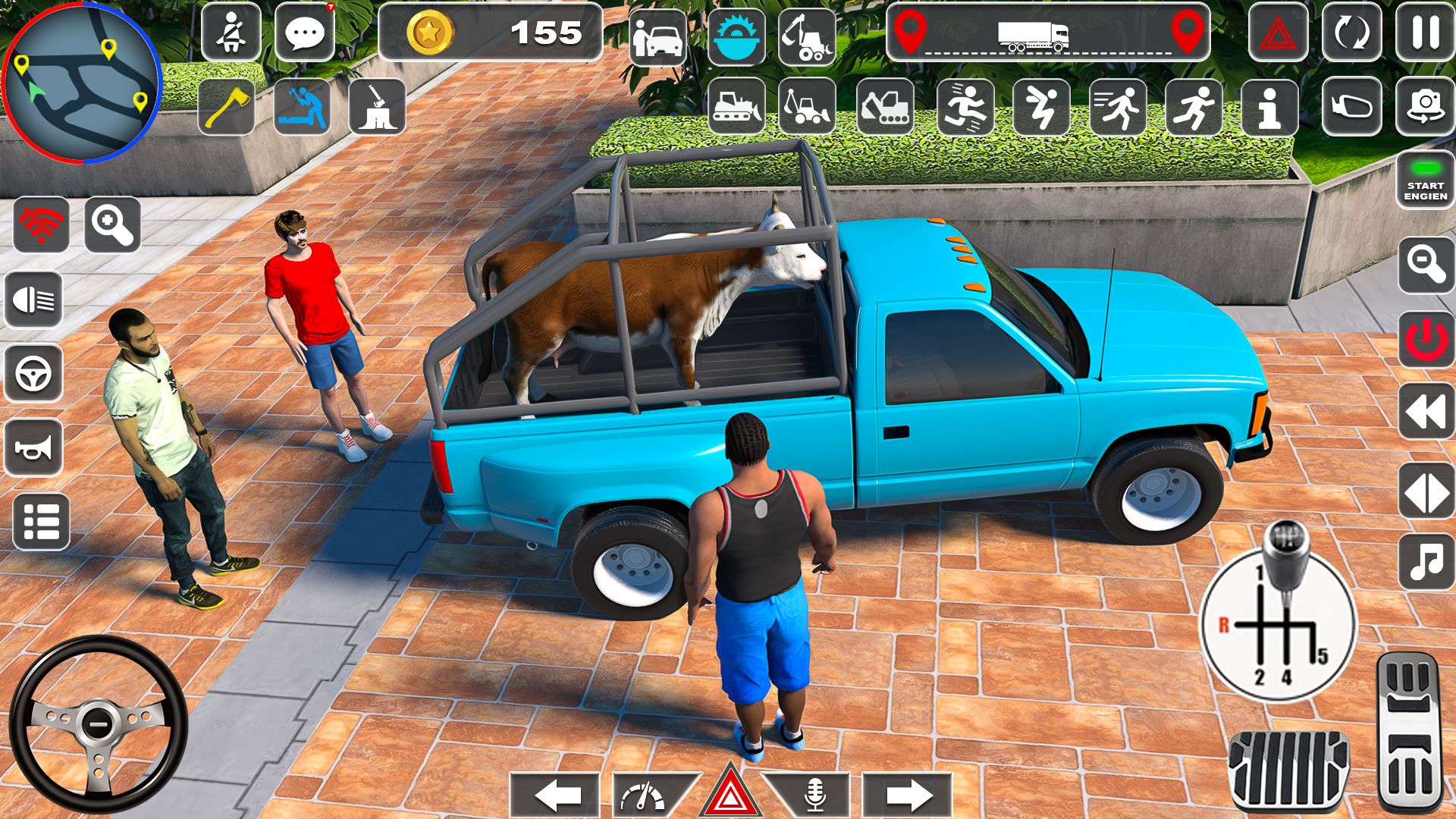Tap the minimap in the corner
Viewport: 1456px width, 819px height.
click(x=83, y=83)
